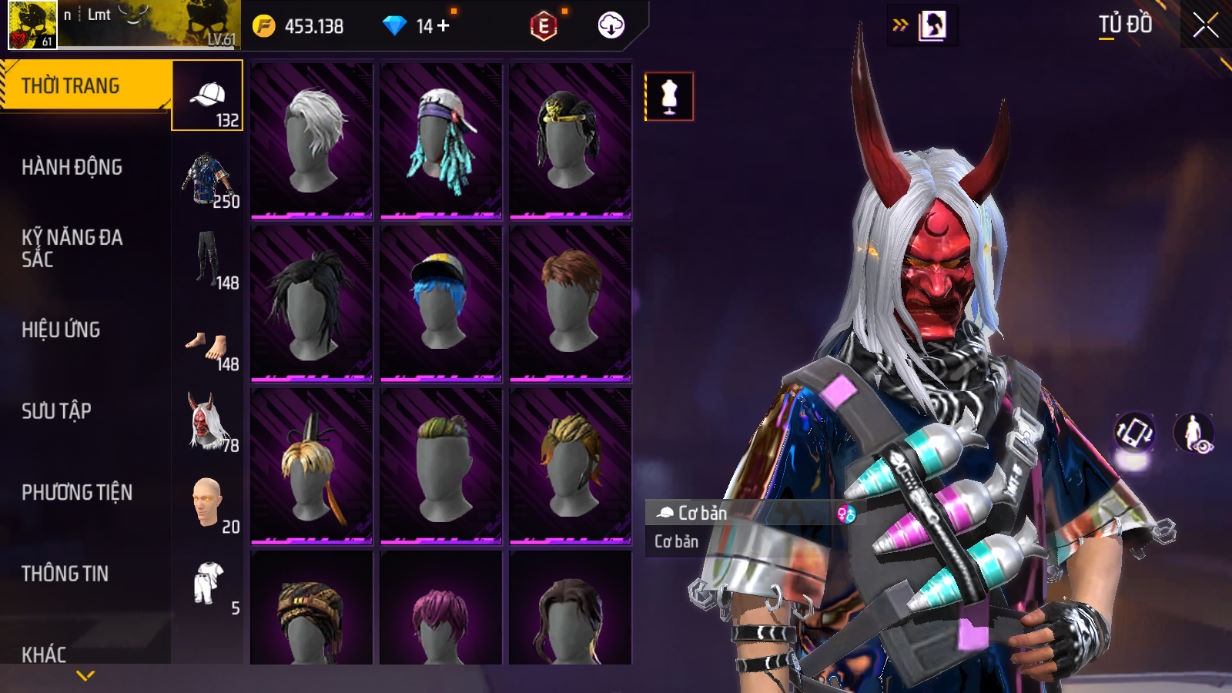Toggle the mannequin preview icon
The height and width of the screenshot is (693, 1232).
click(669, 97)
